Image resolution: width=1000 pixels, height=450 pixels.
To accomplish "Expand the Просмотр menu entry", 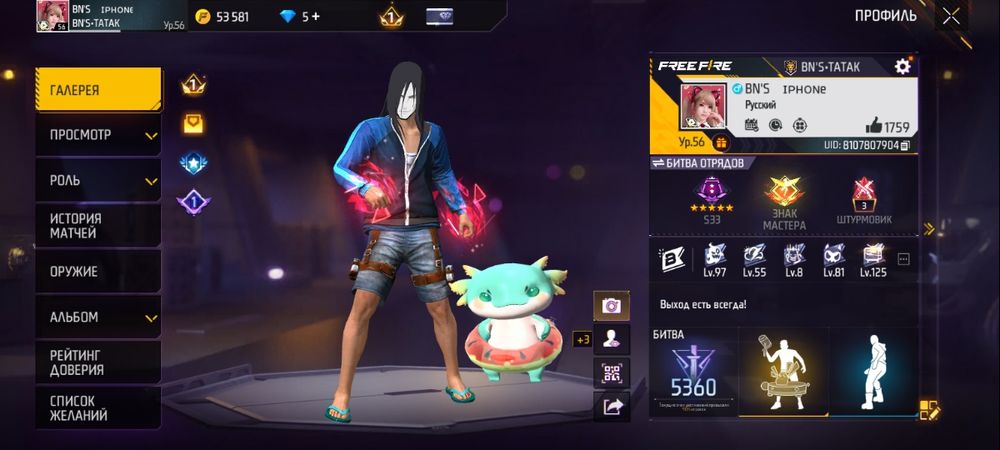I will pyautogui.click(x=98, y=135).
